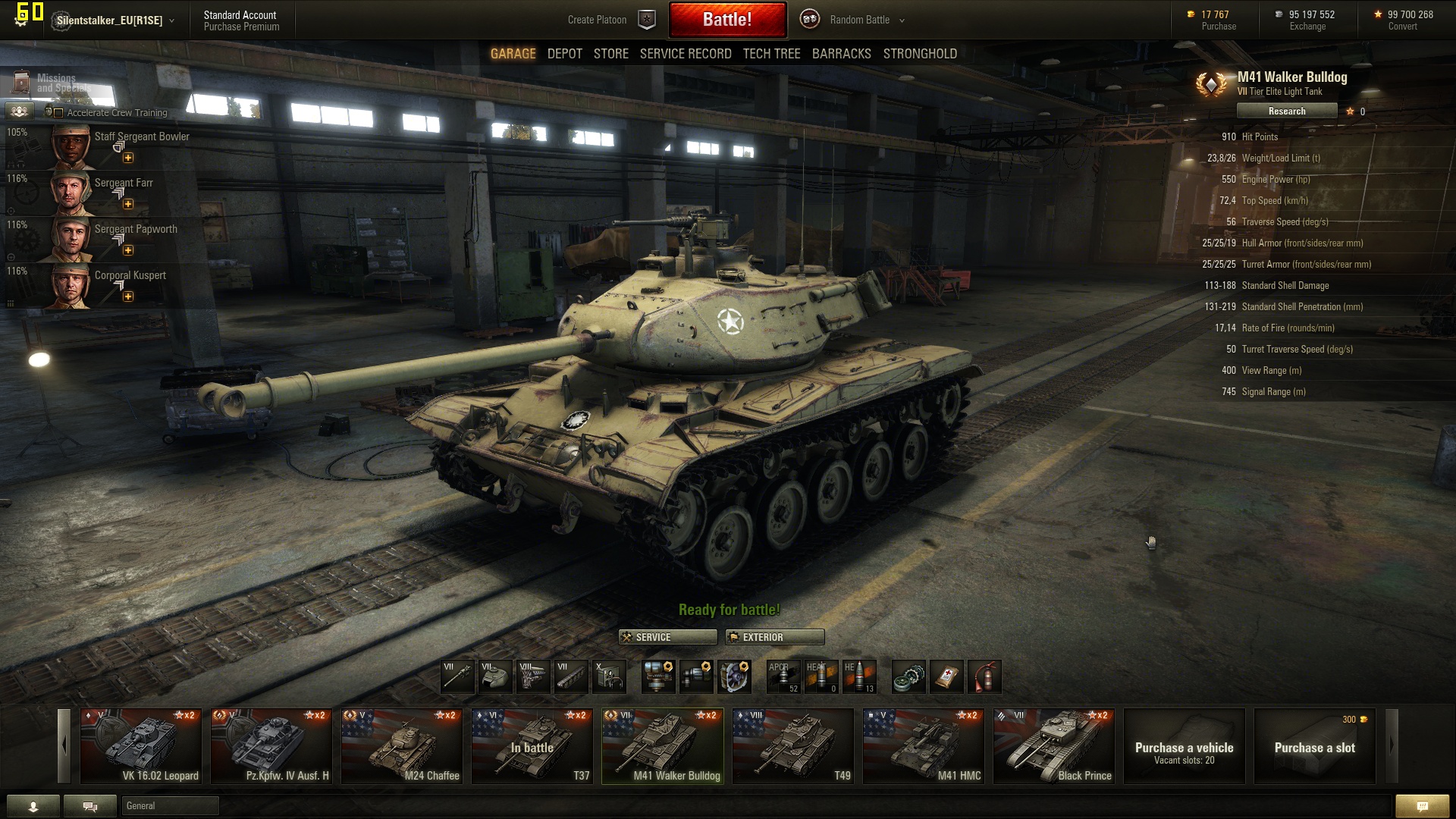Click the General chat channel box
The height and width of the screenshot is (819, 1456).
tap(170, 805)
